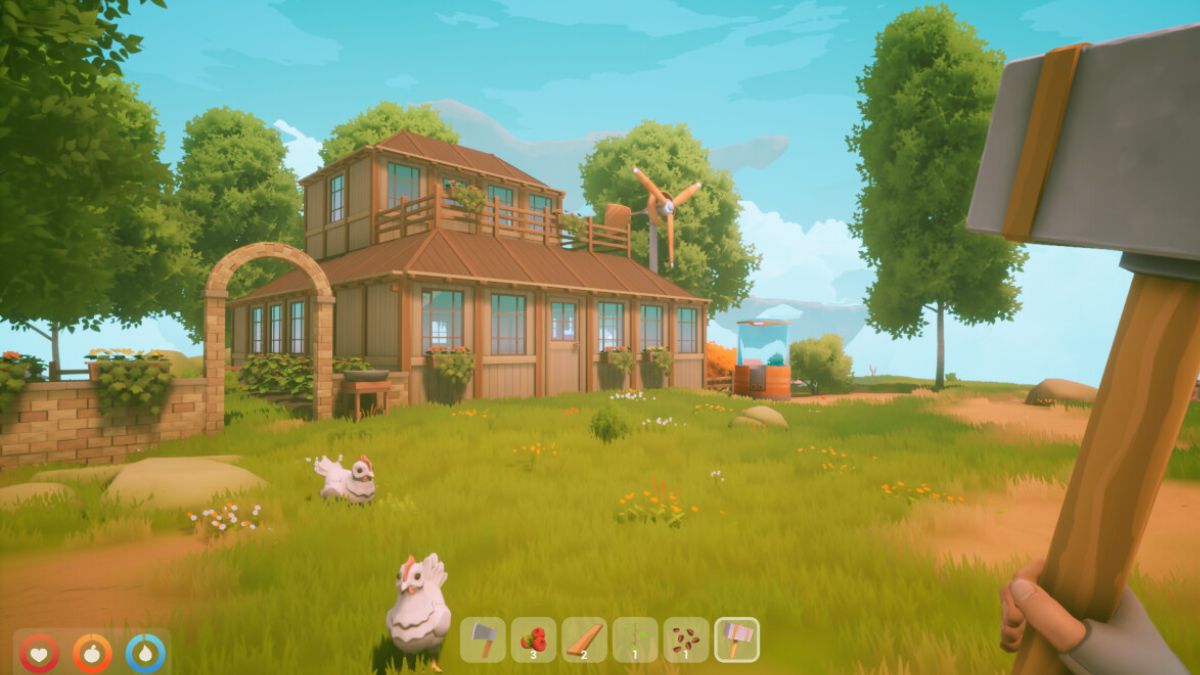This screenshot has width=1200, height=675.
Task: Select the axe hotbar slot
Action: (x=483, y=639)
